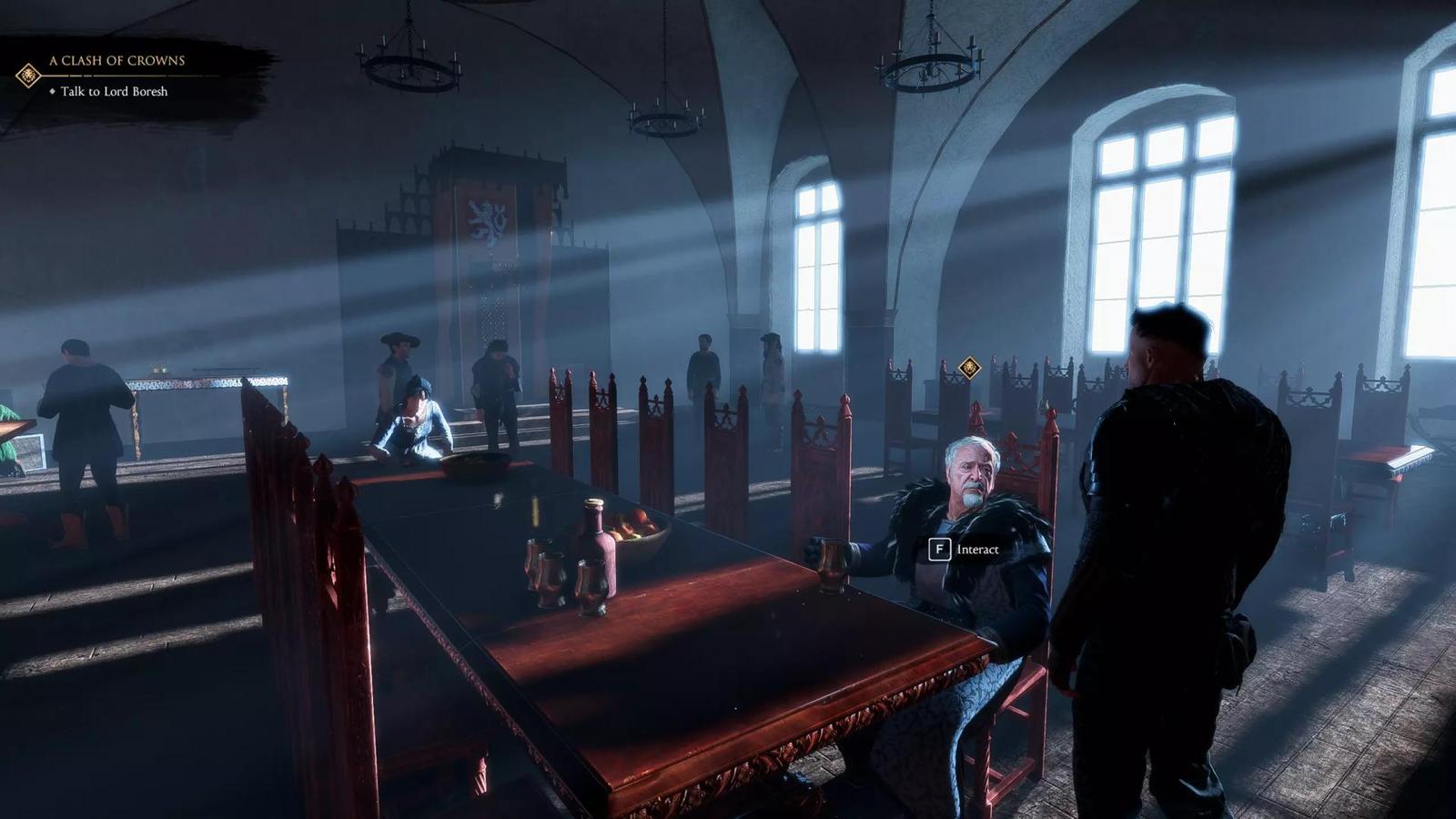Screen dimensions: 1456x819
Task: Click the objective text Talk to Lord Boresh
Action: (112, 92)
